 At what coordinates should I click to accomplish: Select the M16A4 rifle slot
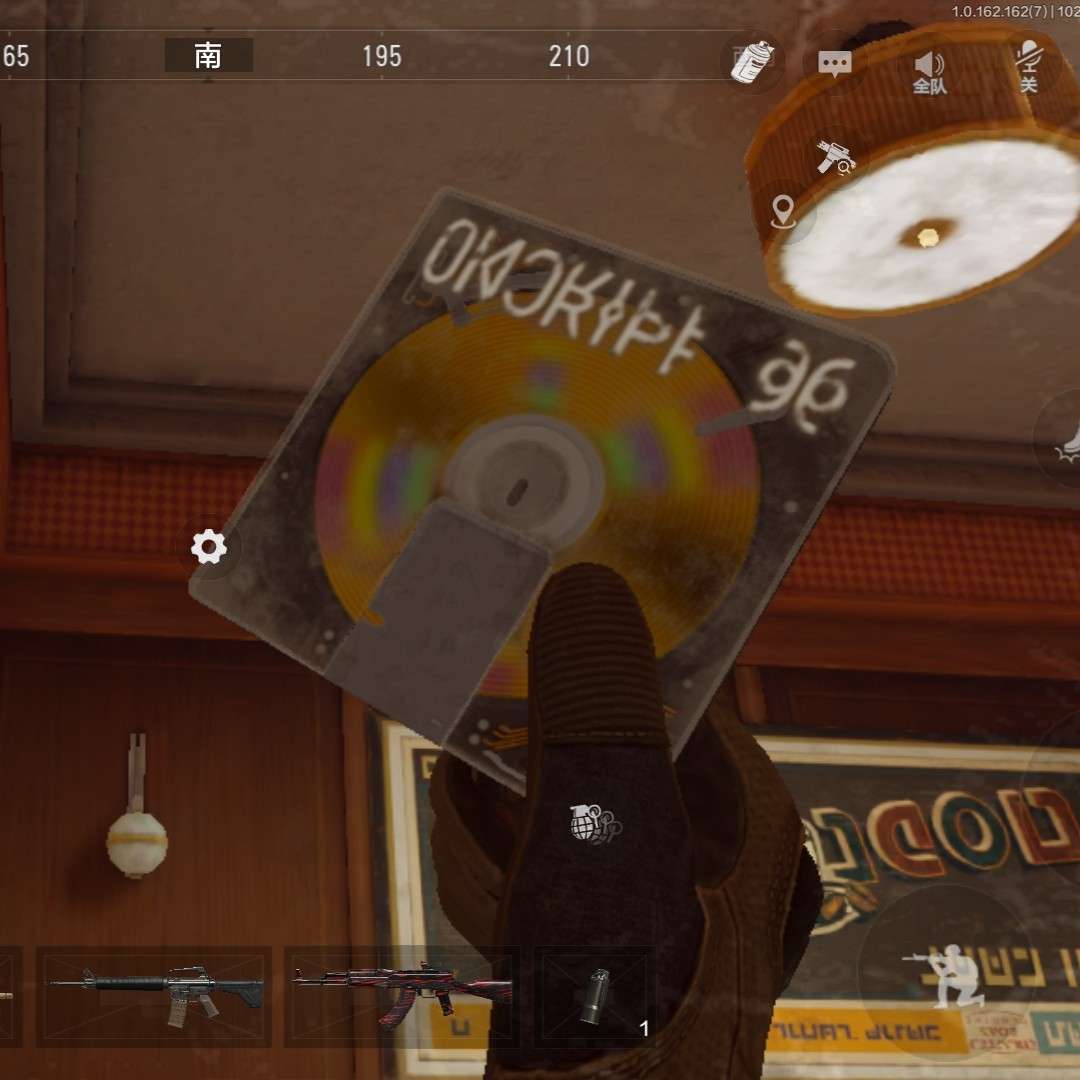tap(155, 996)
